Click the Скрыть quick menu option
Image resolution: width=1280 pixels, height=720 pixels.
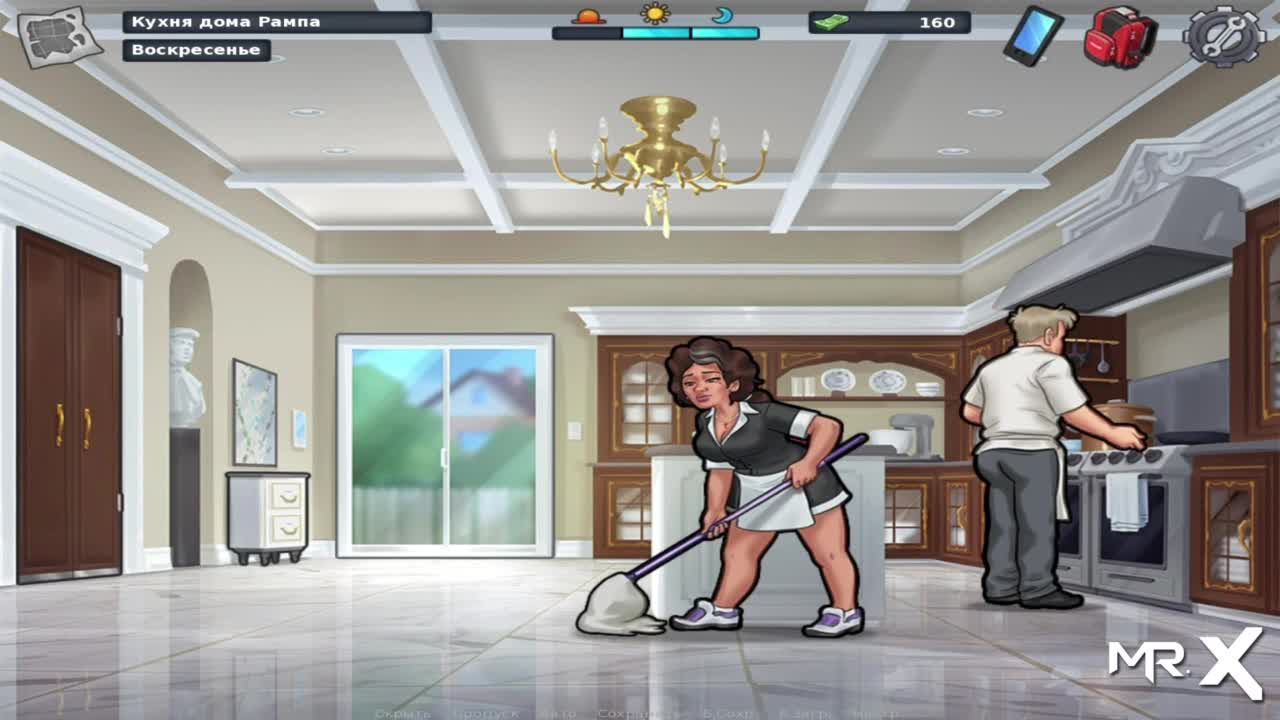(403, 713)
